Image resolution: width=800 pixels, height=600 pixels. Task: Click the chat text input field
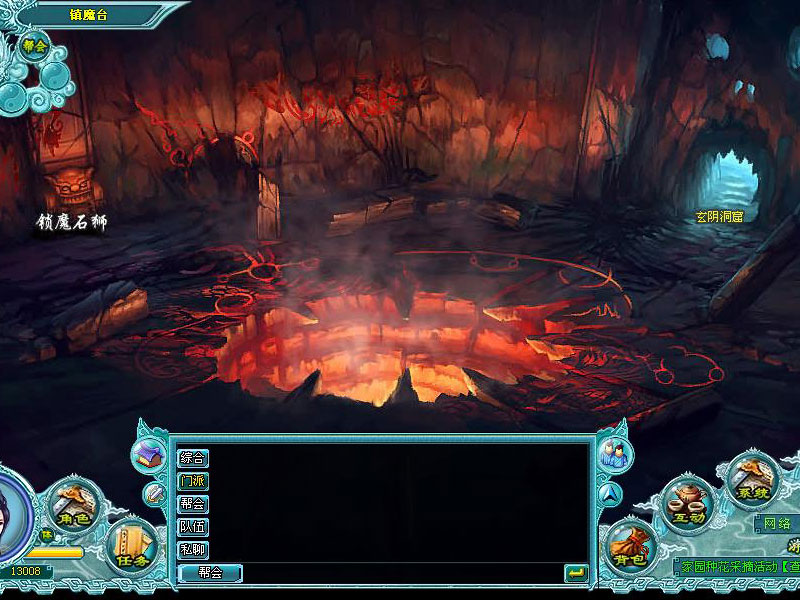(x=400, y=573)
